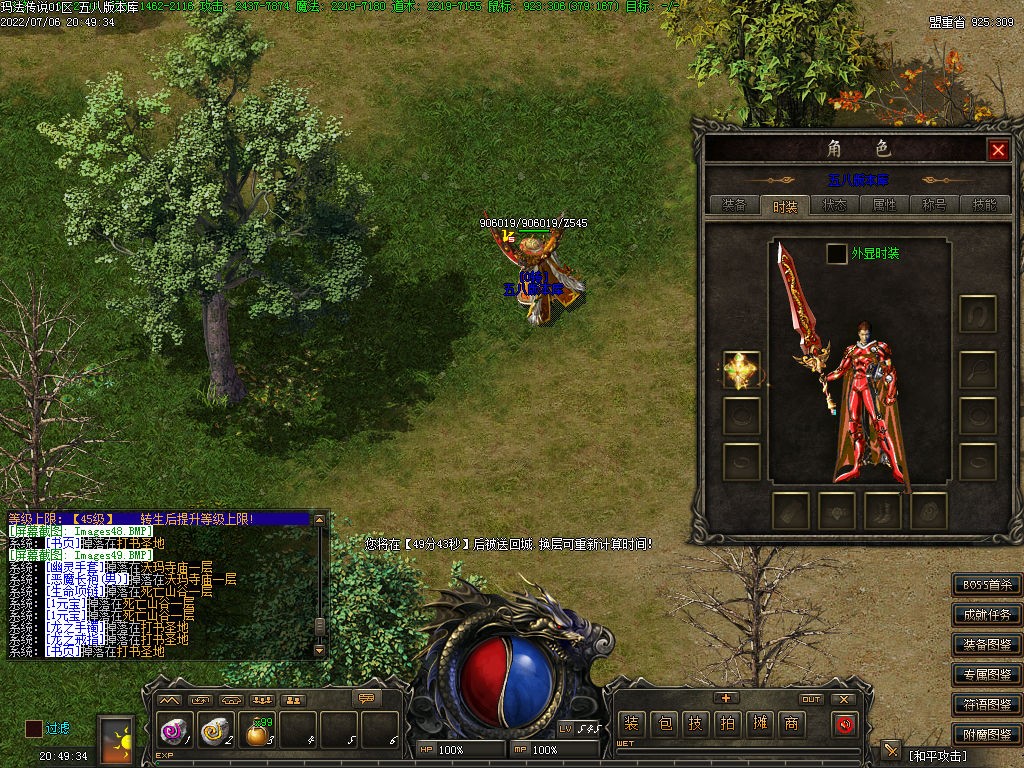Use the golden potion x99 in hotbar slot 3

(257, 733)
